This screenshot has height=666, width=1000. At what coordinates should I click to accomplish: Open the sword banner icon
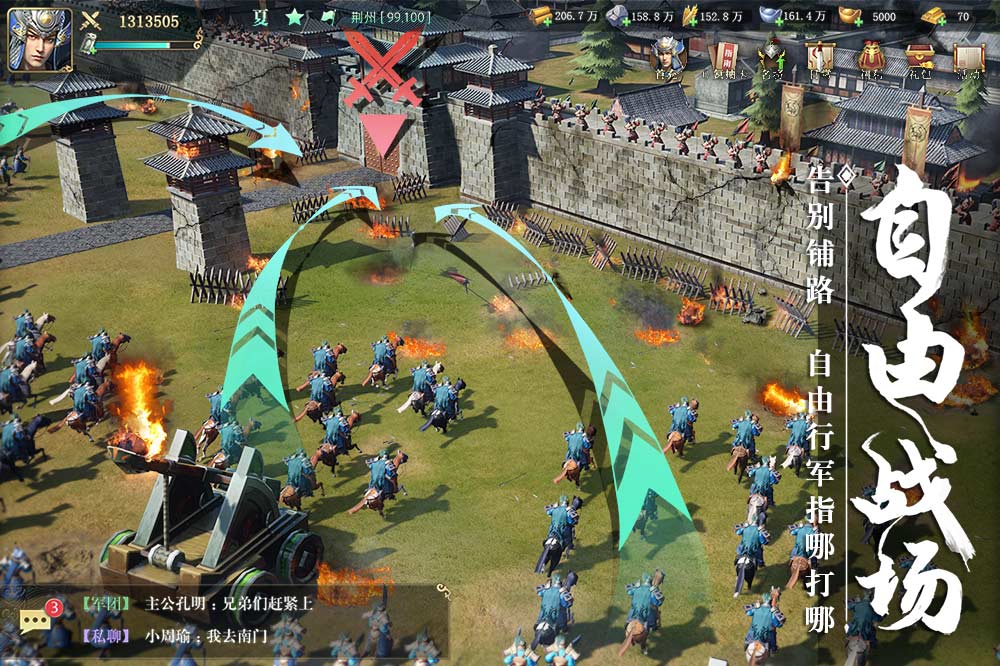coord(820,57)
